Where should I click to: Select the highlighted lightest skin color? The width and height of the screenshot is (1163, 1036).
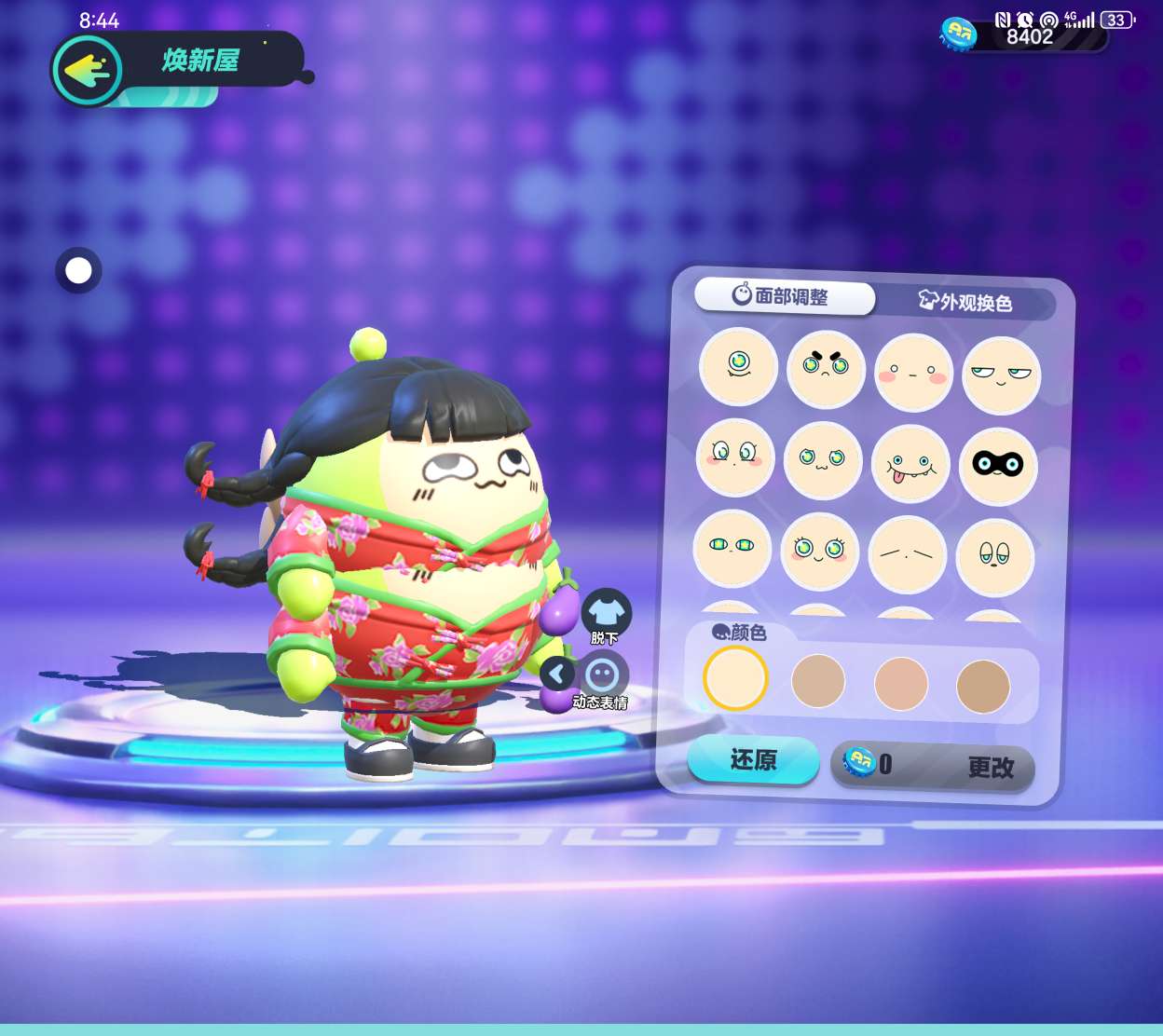735,678
